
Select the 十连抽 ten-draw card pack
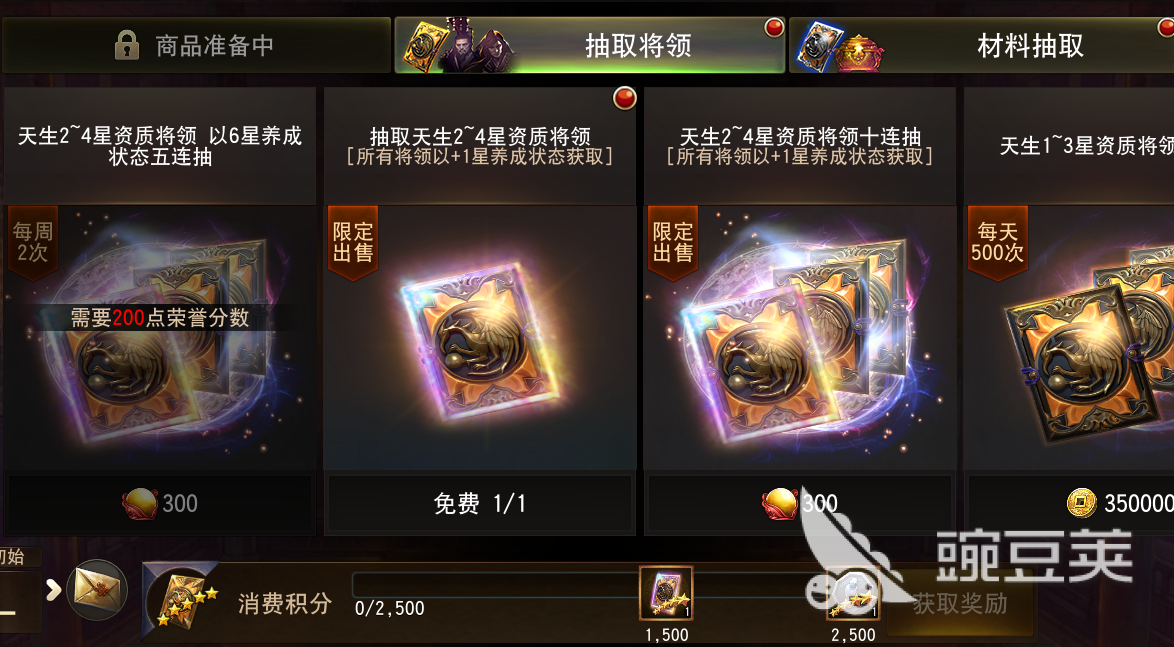tap(800, 340)
